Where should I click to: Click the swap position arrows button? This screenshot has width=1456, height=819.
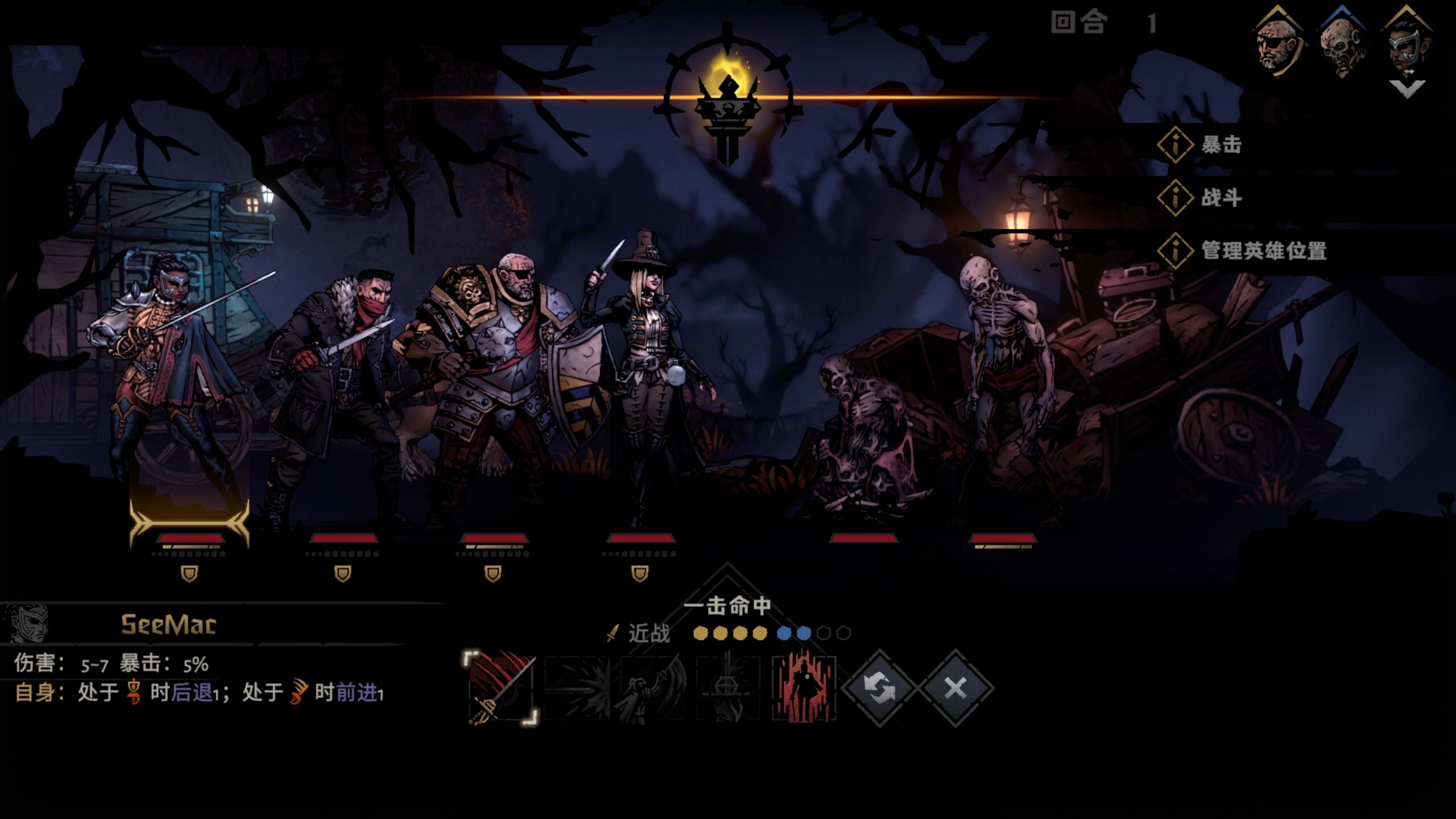tap(879, 688)
